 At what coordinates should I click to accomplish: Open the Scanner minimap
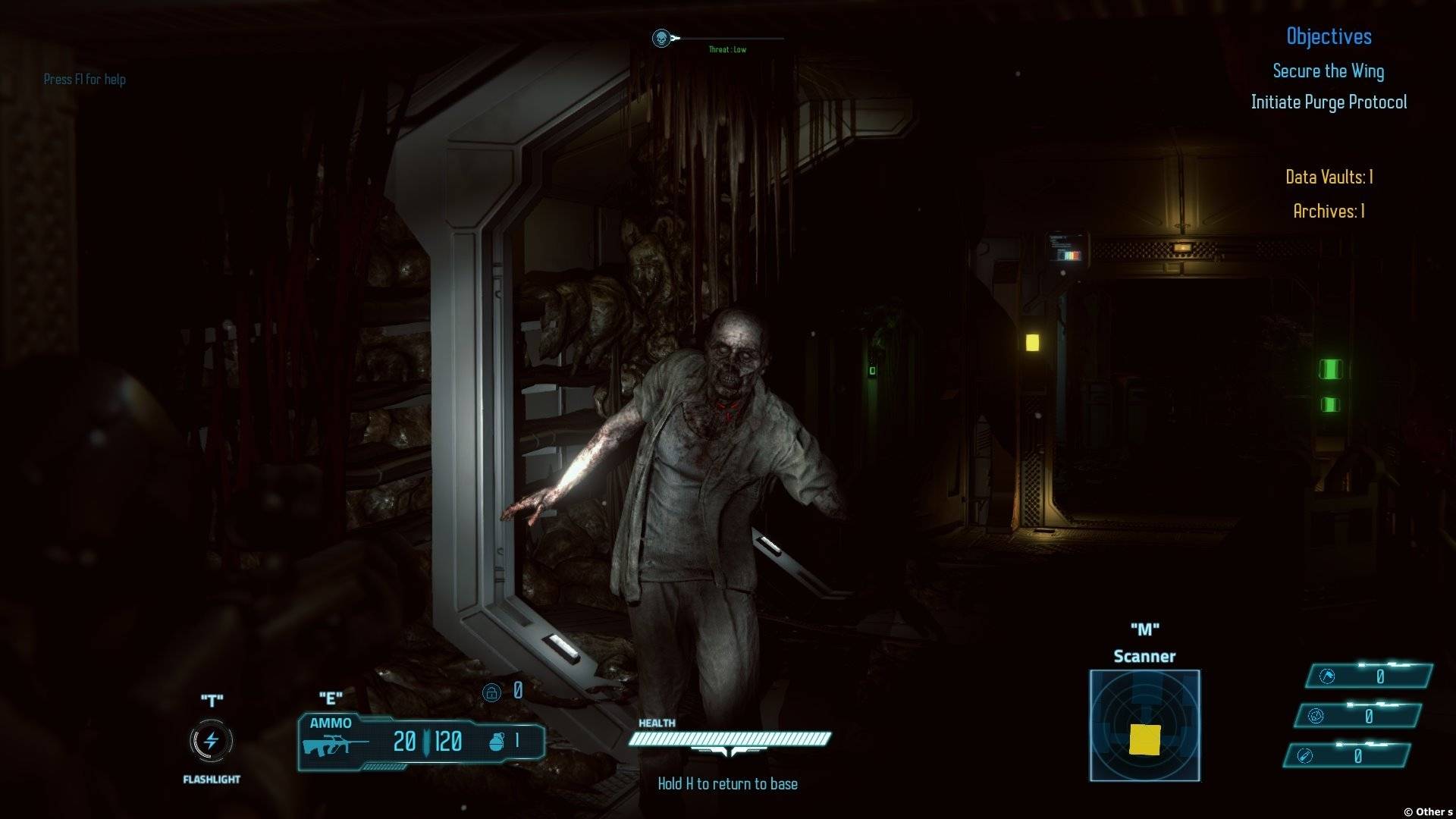click(1144, 725)
